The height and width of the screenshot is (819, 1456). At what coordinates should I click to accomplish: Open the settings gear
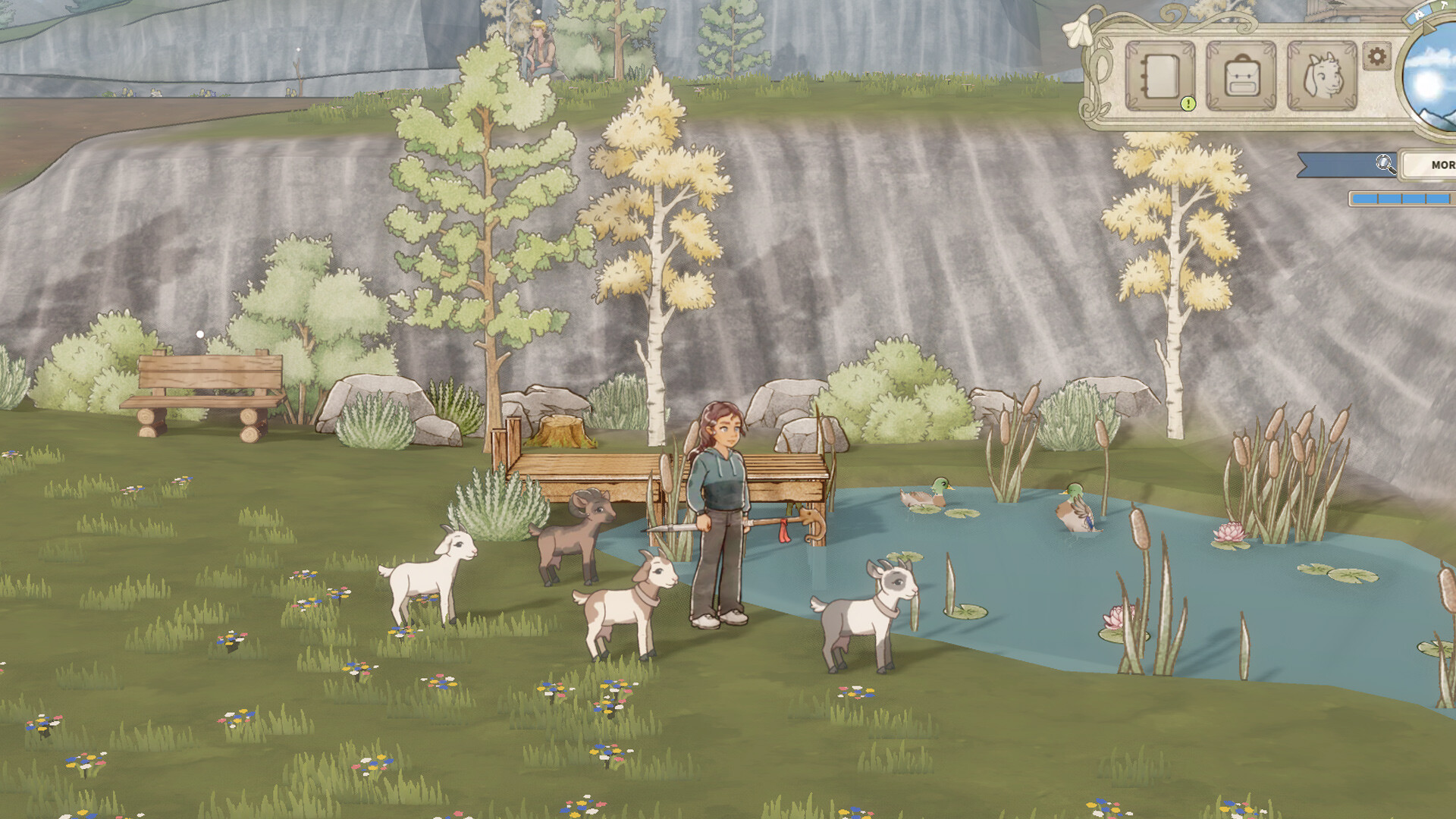[x=1376, y=57]
